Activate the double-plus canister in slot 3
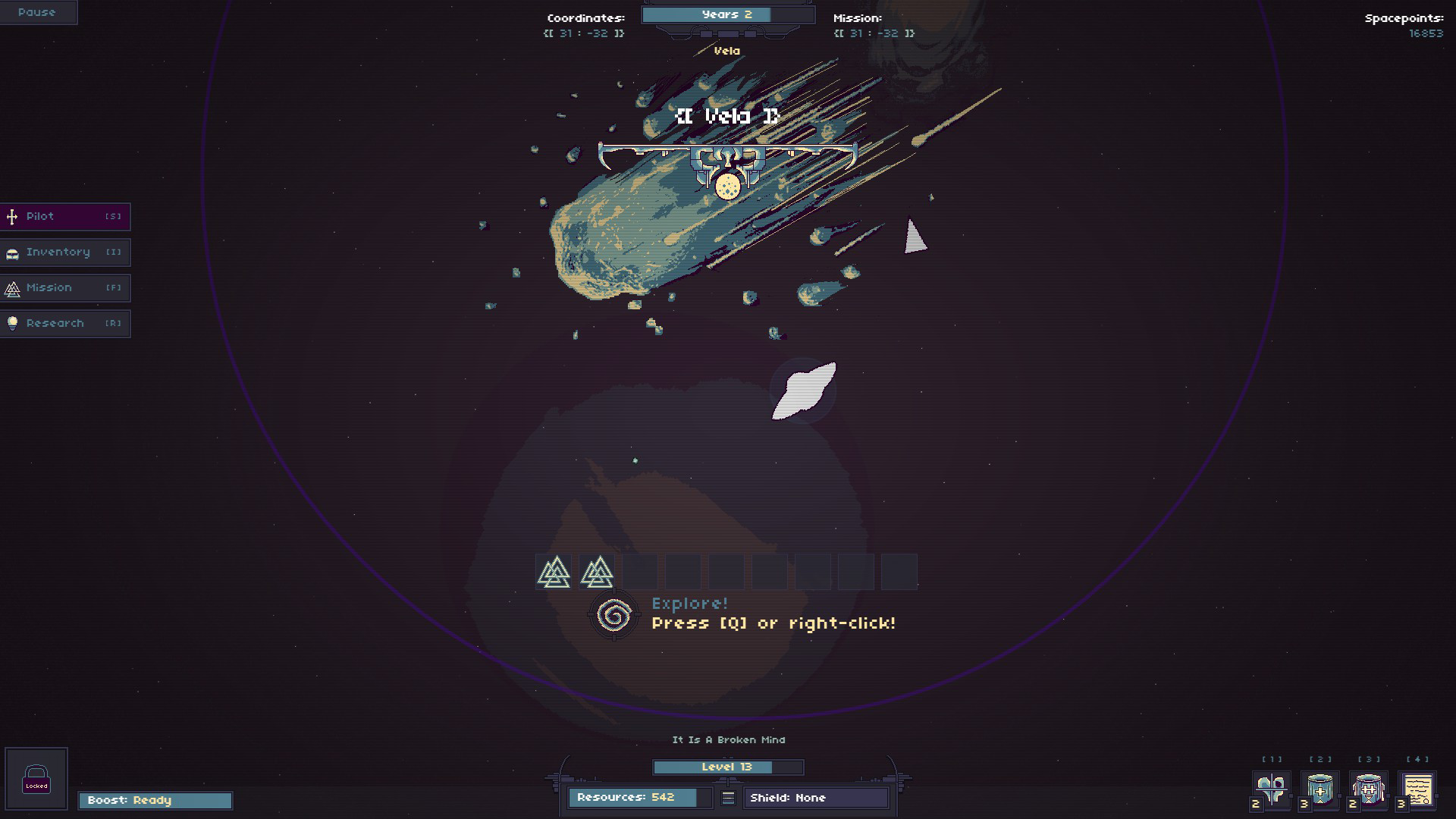This screenshot has height=819, width=1456. [1370, 789]
